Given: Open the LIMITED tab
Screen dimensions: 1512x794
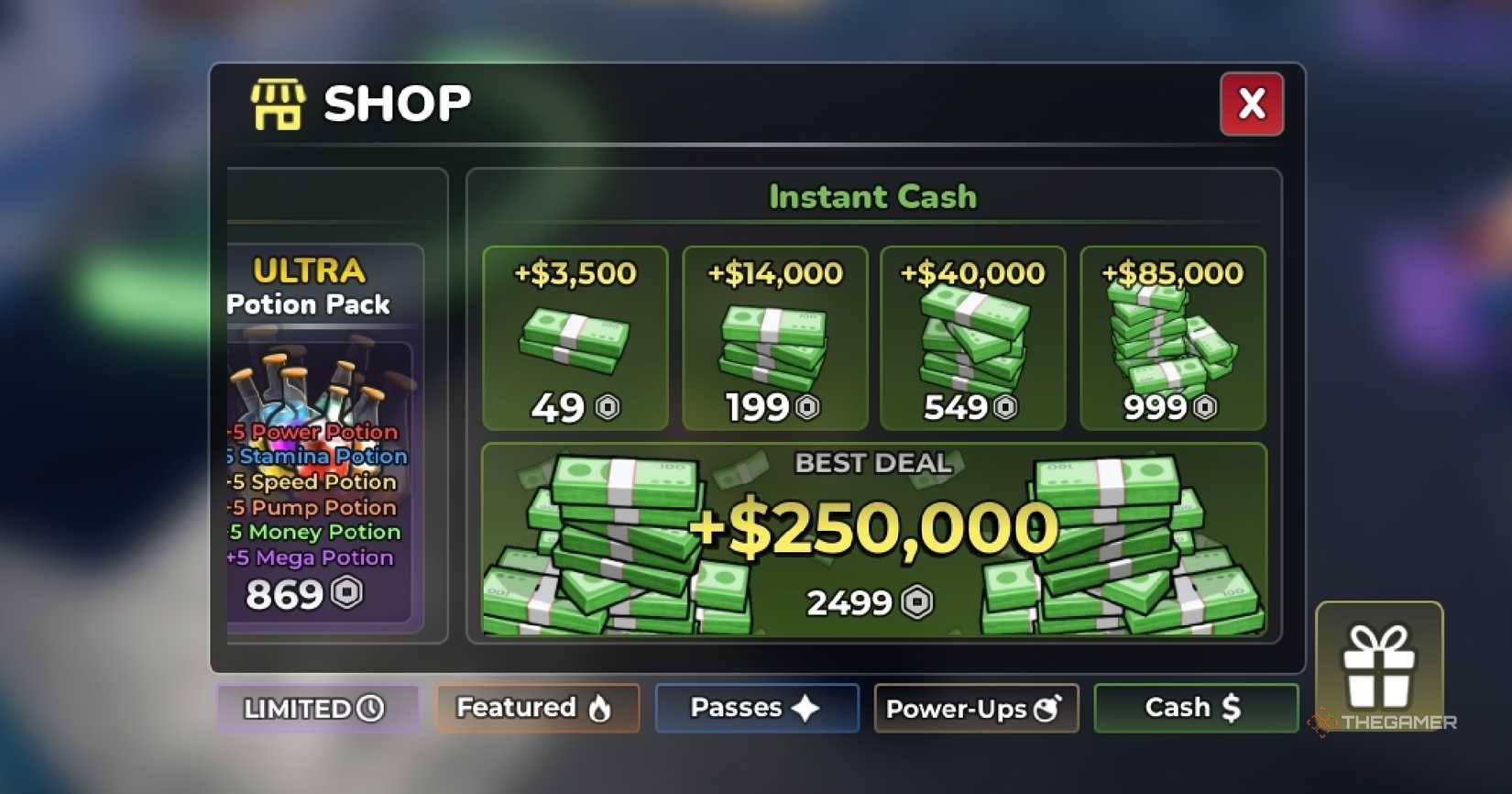Looking at the screenshot, I should (x=316, y=707).
